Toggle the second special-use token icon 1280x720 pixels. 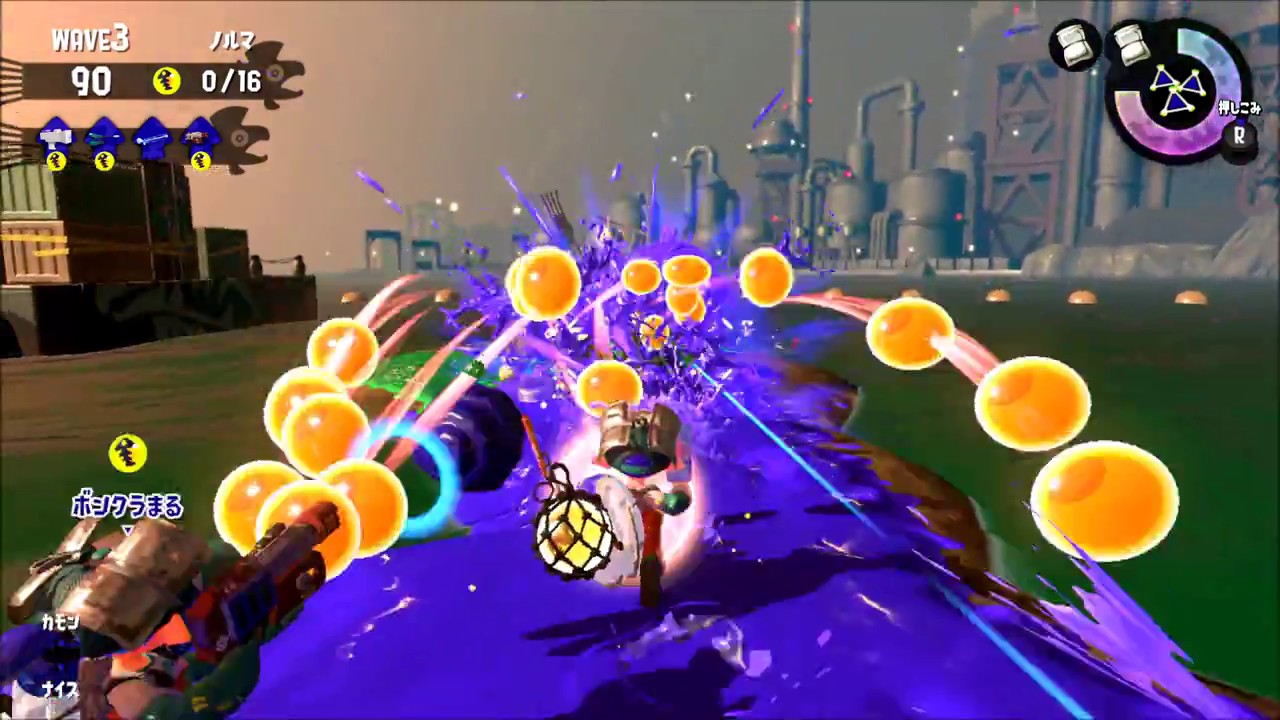pyautogui.click(x=1131, y=45)
